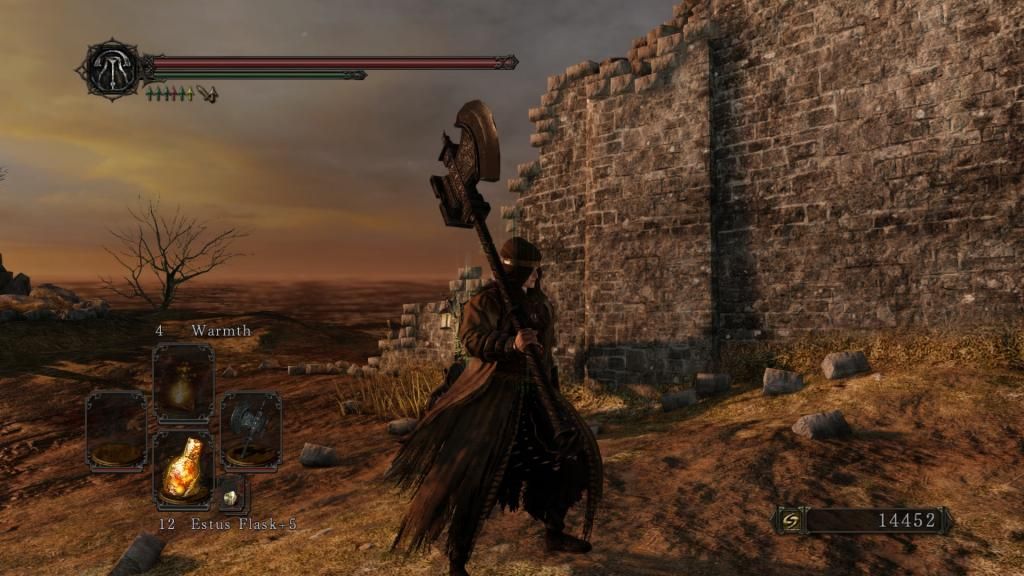Click the covenant emblem beside the health bar
This screenshot has height=576, width=1024.
[x=110, y=68]
